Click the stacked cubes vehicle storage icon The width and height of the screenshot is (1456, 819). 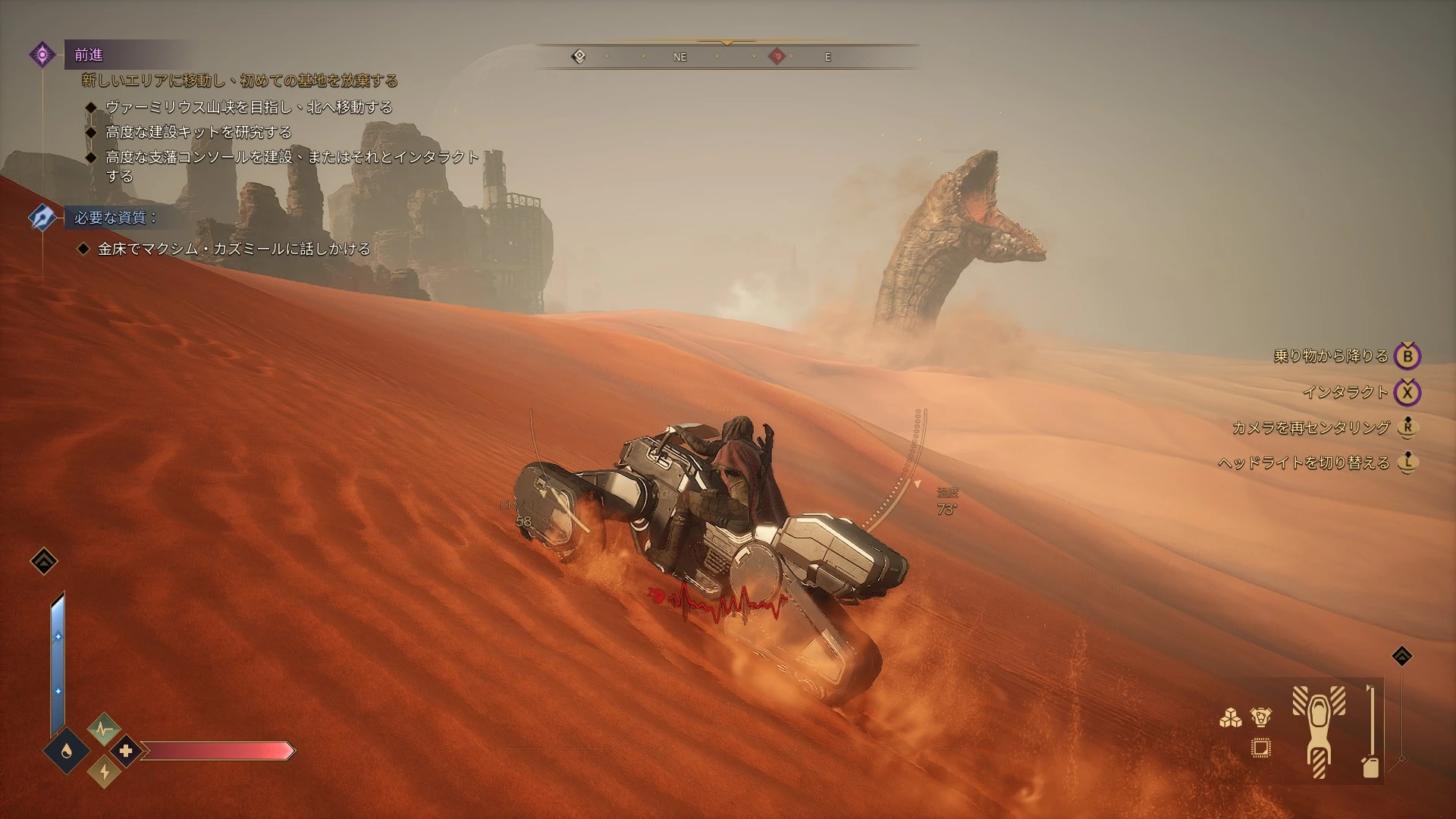(x=1230, y=717)
